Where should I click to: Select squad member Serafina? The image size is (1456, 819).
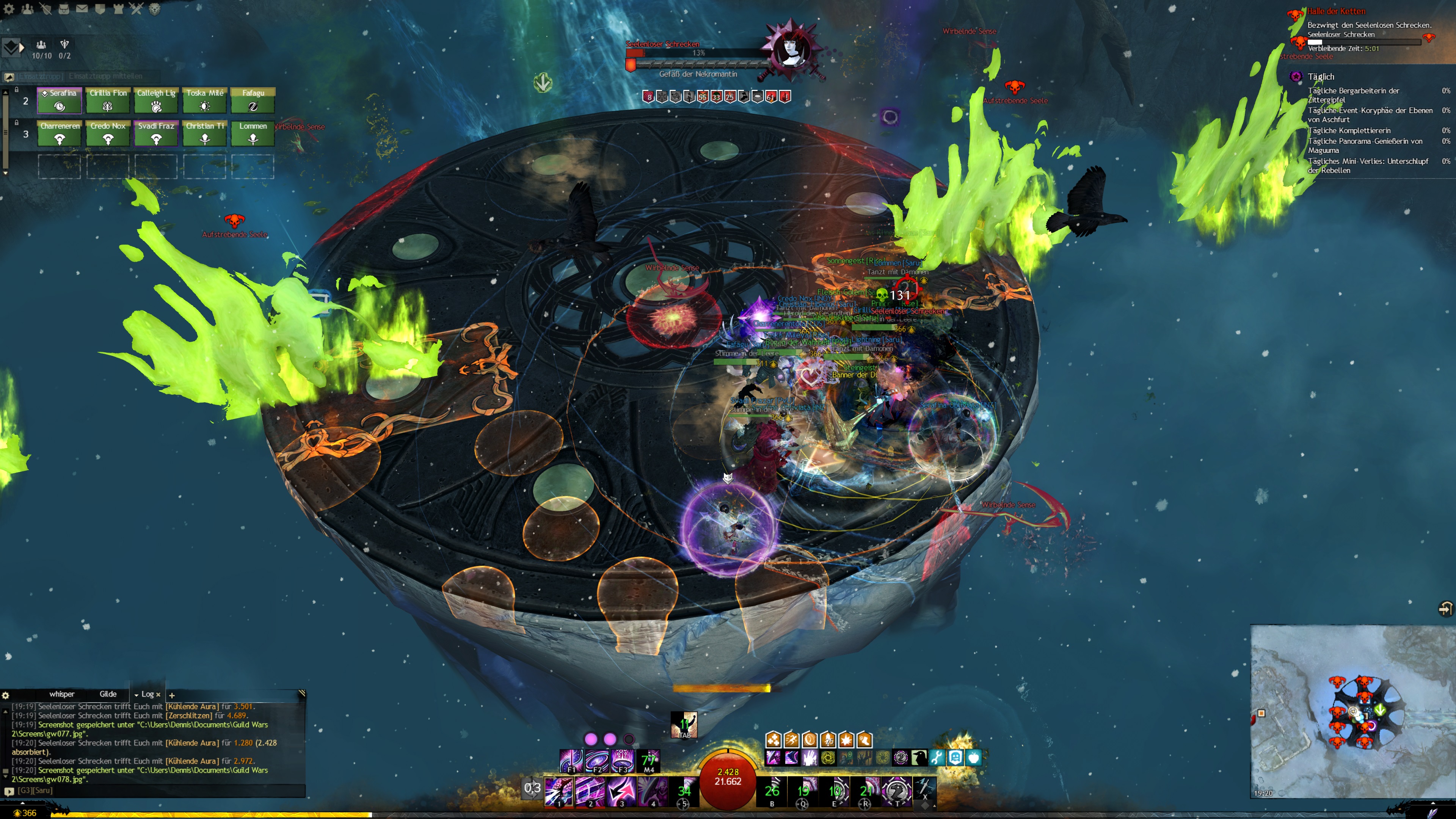[60, 100]
